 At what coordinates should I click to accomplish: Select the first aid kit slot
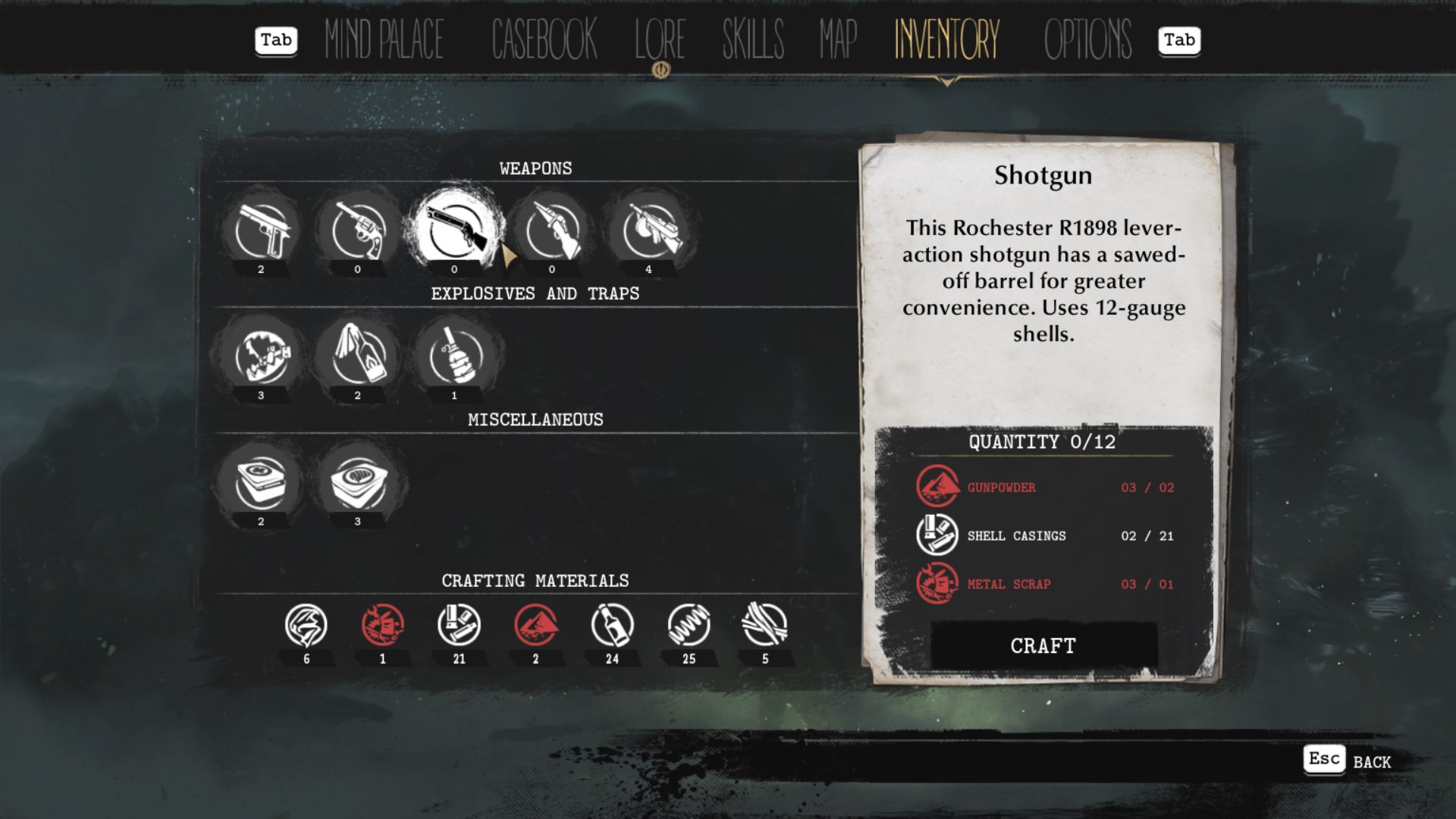point(262,482)
